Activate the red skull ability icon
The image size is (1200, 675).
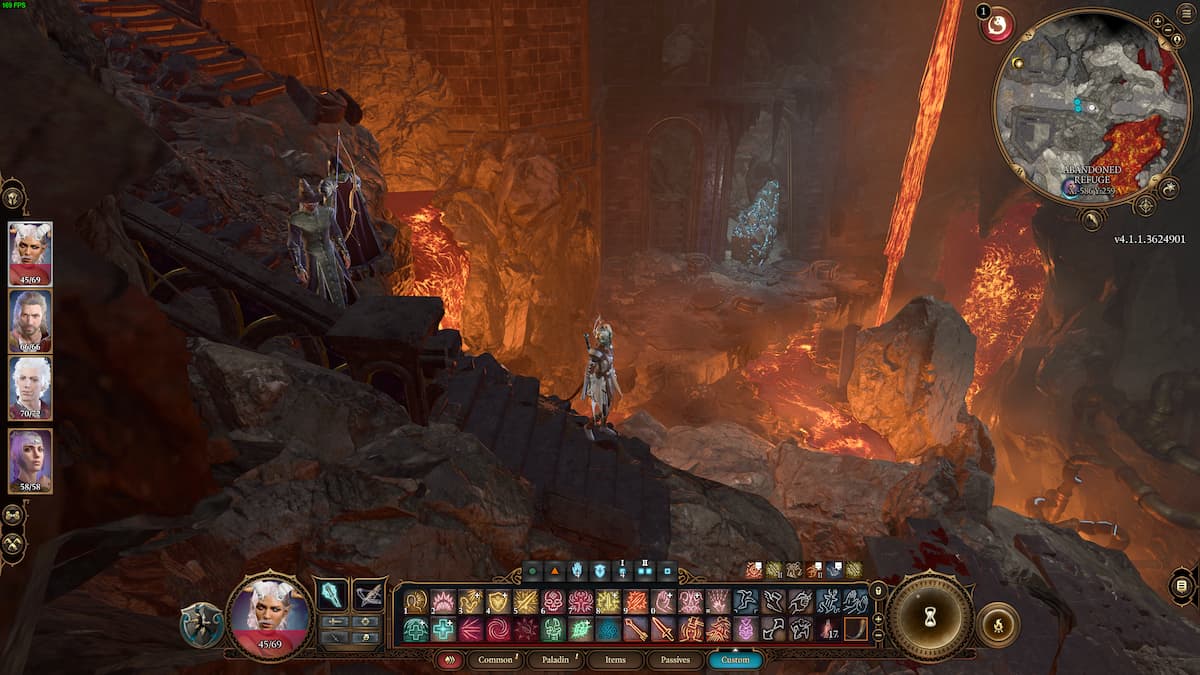coord(553,601)
